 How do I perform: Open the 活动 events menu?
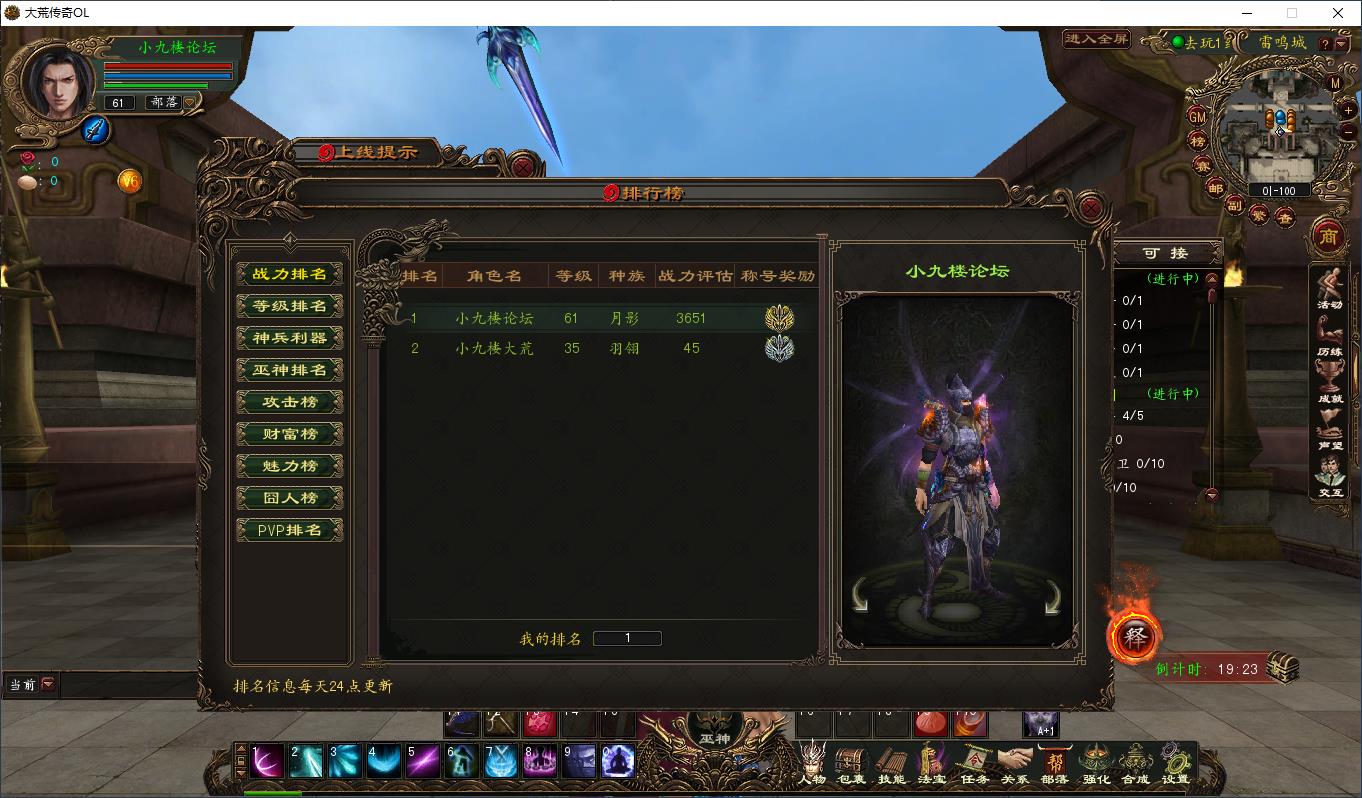coord(1329,290)
